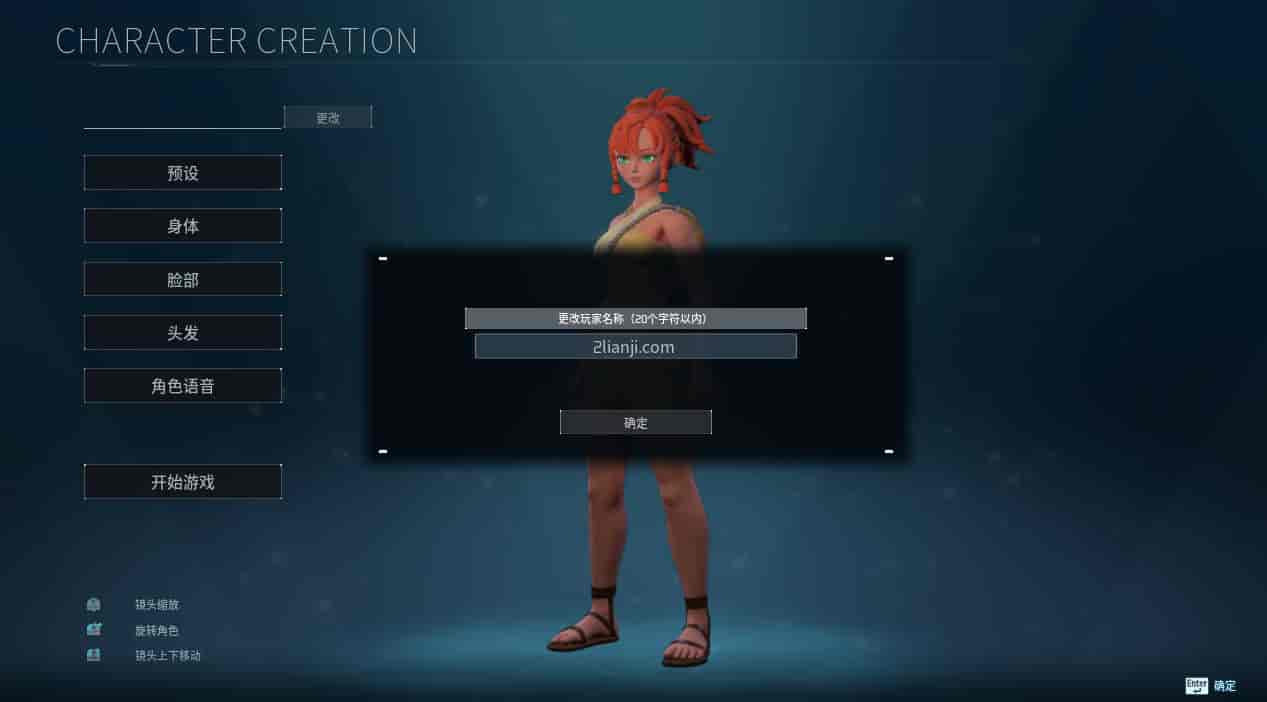Click the 更改 button beside the name field

pyautogui.click(x=328, y=118)
